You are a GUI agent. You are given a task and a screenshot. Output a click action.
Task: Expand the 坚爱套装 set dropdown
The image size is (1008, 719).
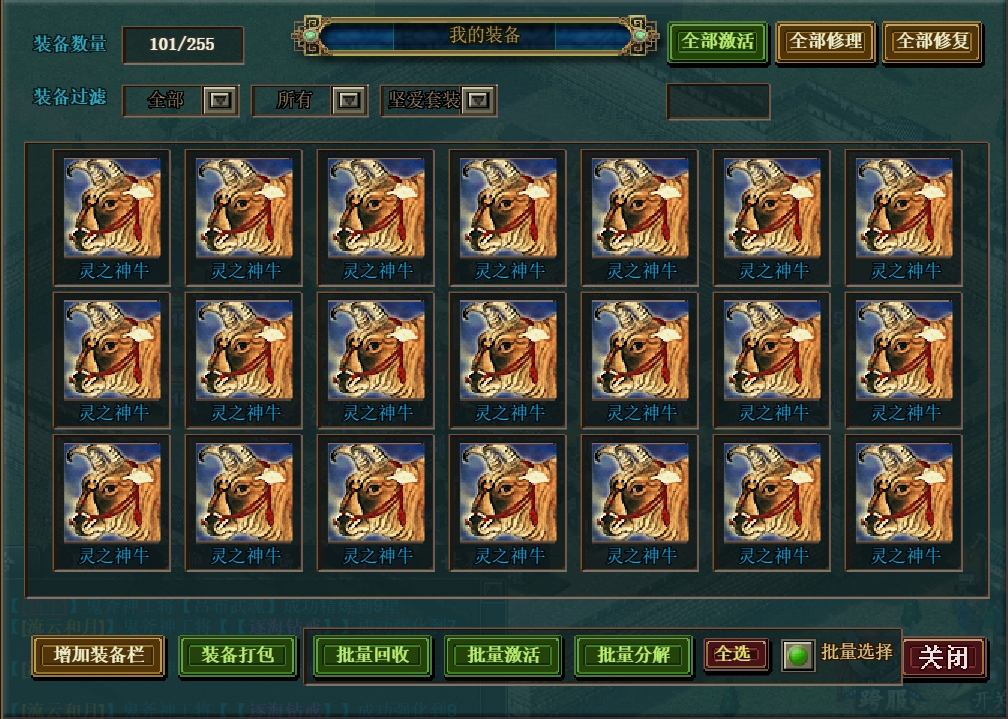pos(479,100)
